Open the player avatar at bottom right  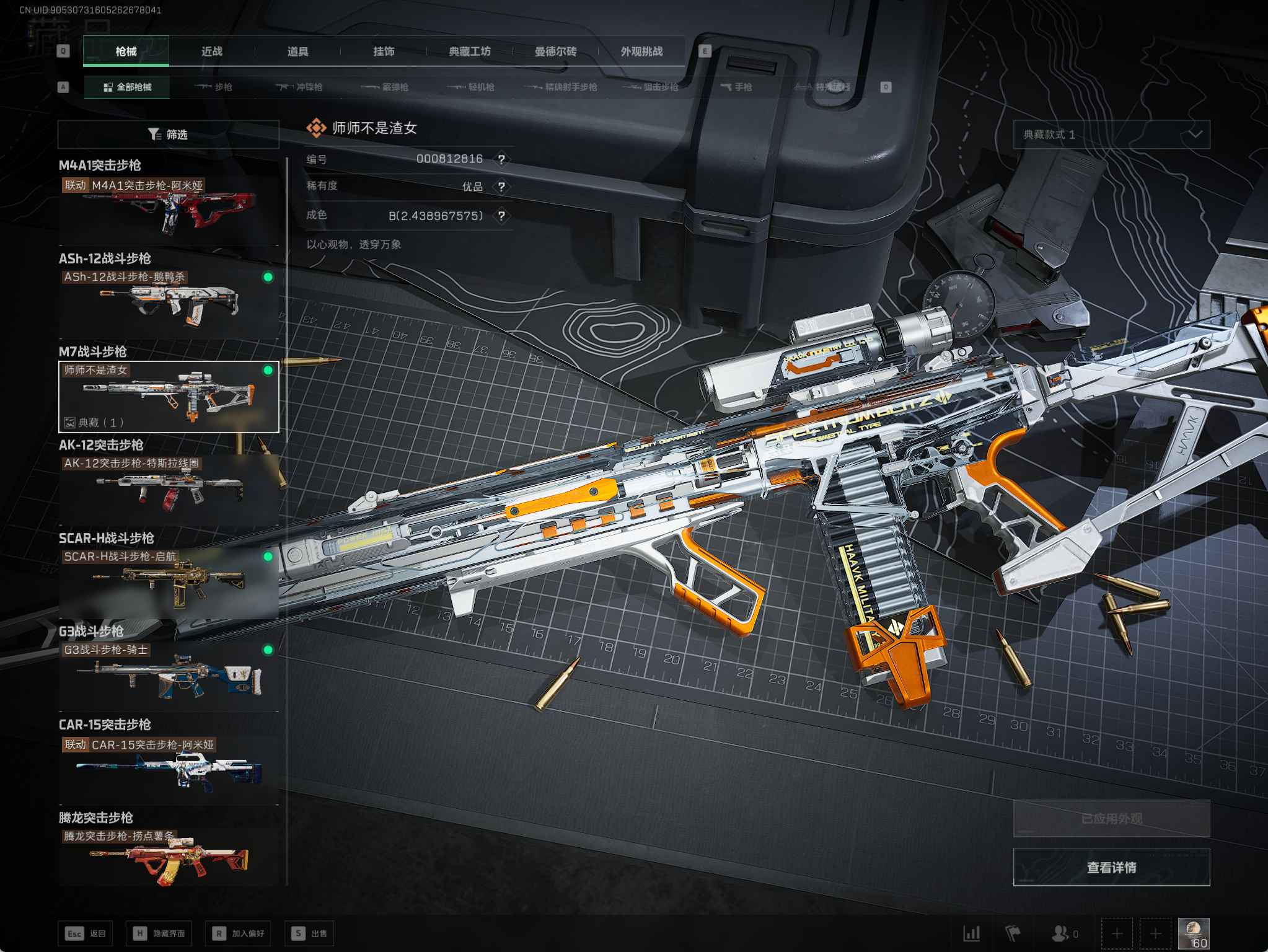coord(1193,933)
